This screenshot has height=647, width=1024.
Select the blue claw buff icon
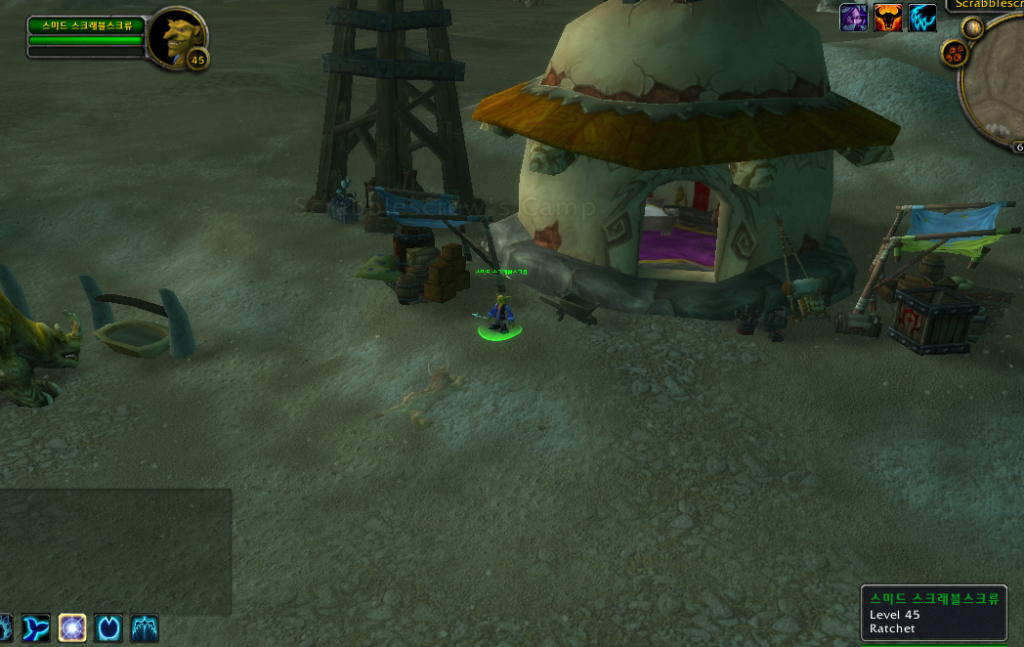tap(922, 17)
